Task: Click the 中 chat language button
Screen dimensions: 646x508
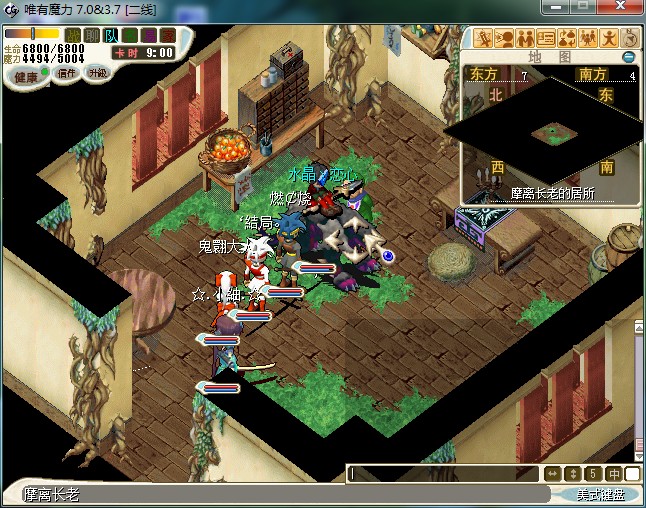Action: coord(613,473)
